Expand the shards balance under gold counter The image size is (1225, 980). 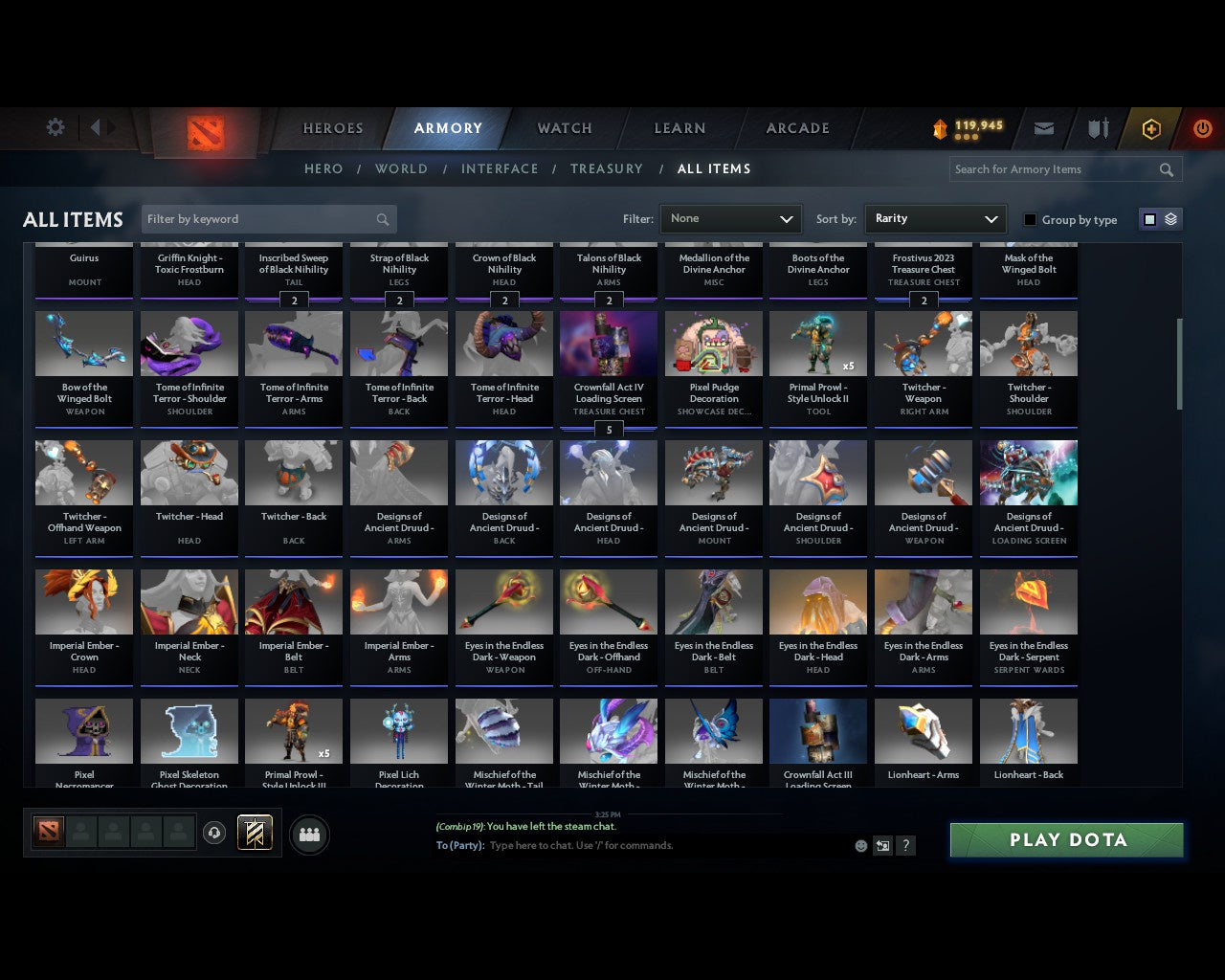pyautogui.click(x=966, y=138)
